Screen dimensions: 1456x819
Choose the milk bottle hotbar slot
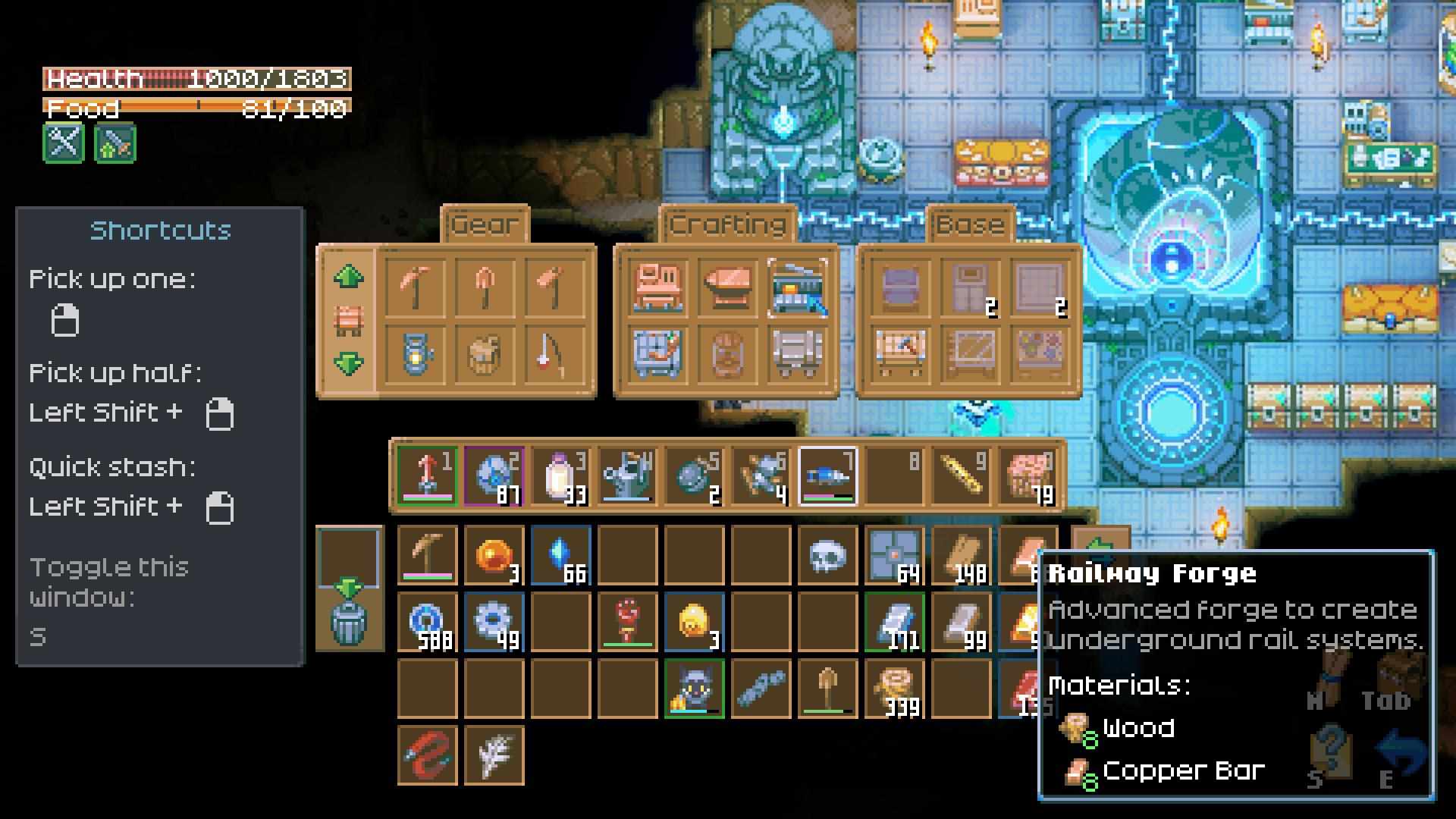pyautogui.click(x=560, y=476)
